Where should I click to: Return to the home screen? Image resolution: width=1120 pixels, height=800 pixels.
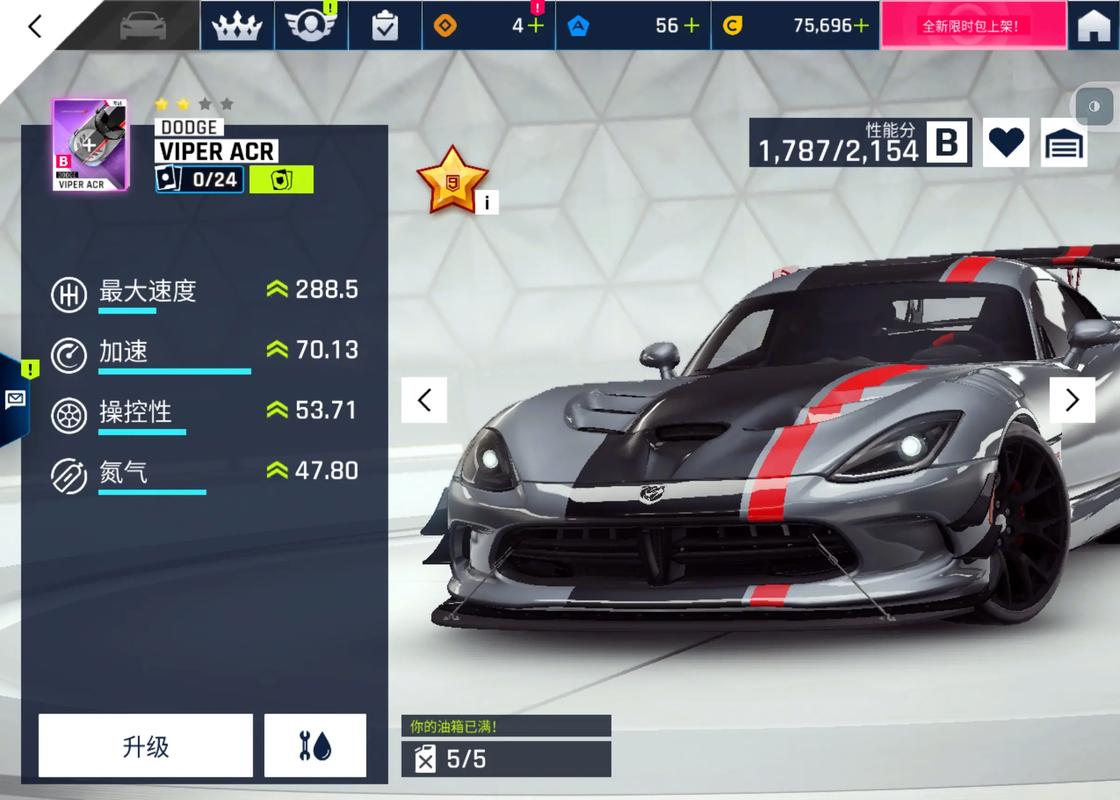pyautogui.click(x=1094, y=26)
